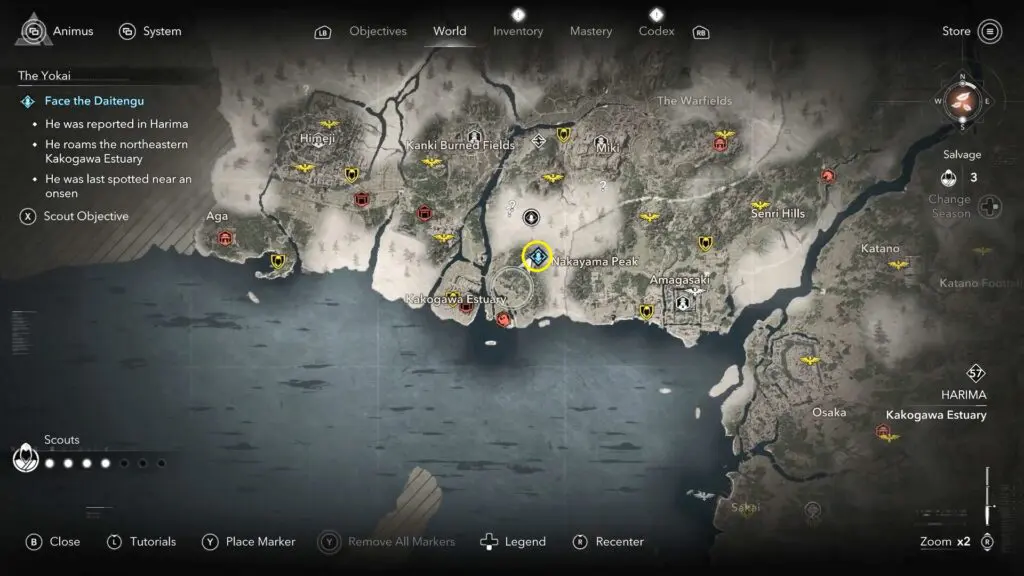The width and height of the screenshot is (1024, 576).
Task: Click the compass in the corner
Action: point(963,101)
